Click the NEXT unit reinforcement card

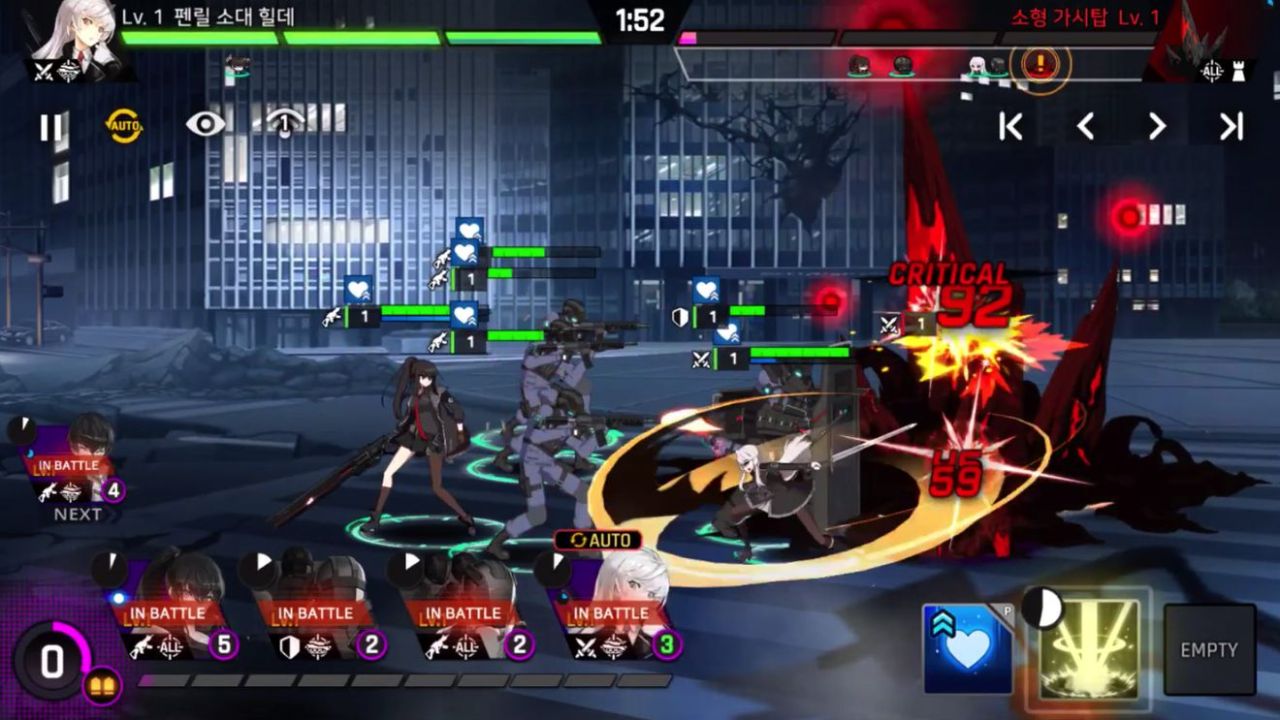tap(70, 470)
